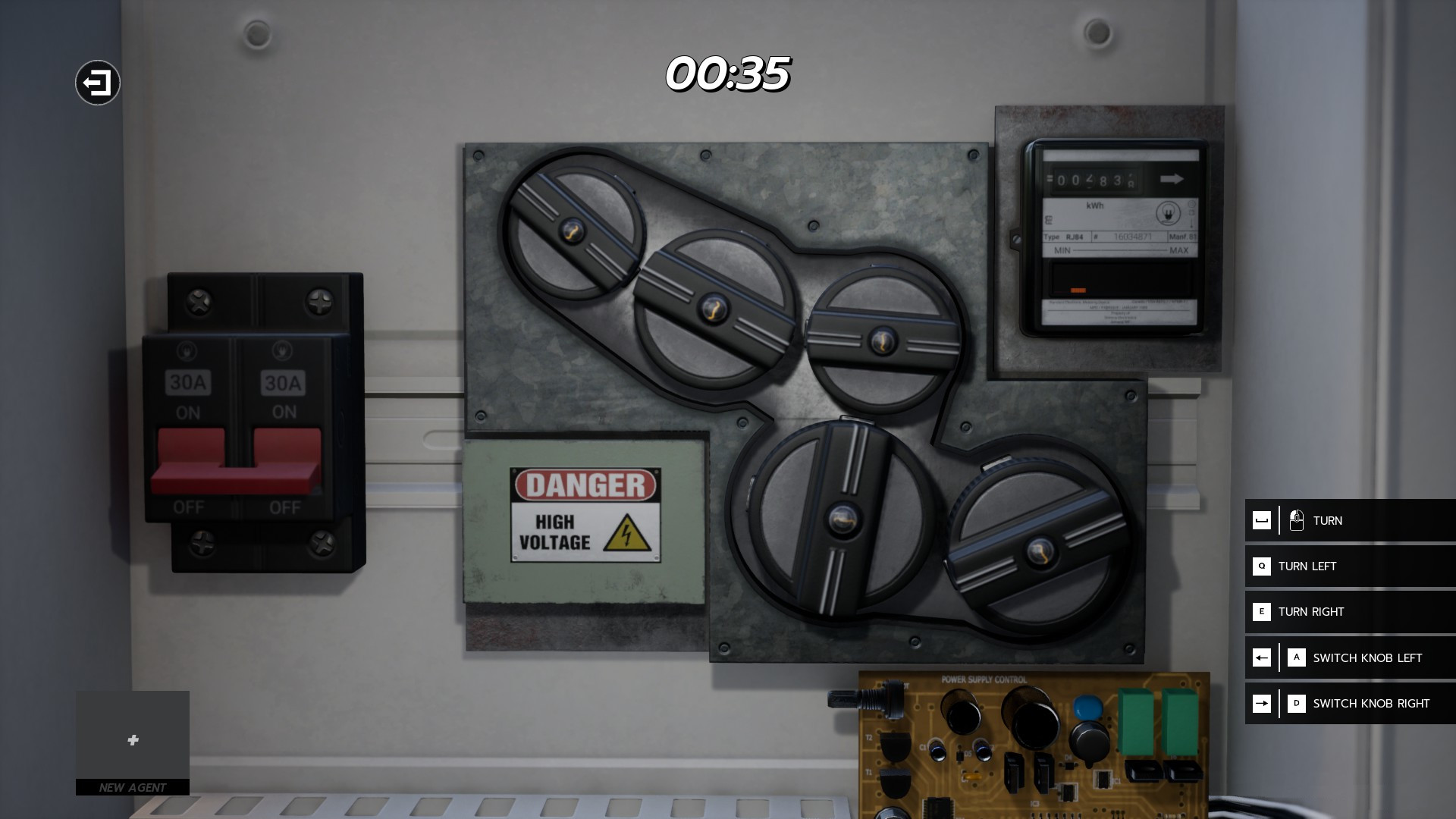Click the back arrow exit icon top left

tap(97, 82)
